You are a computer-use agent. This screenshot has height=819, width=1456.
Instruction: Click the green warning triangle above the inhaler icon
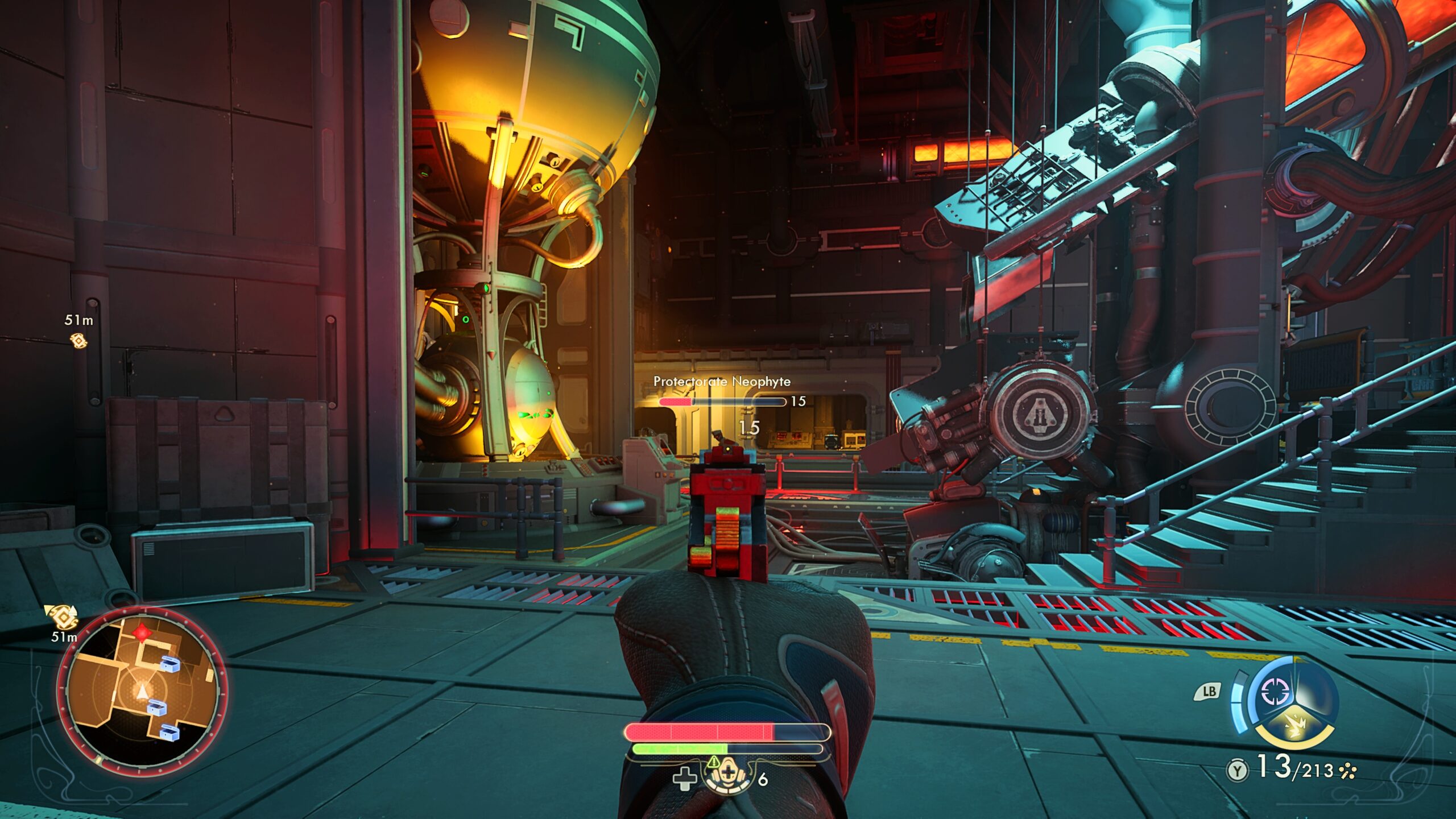[714, 763]
